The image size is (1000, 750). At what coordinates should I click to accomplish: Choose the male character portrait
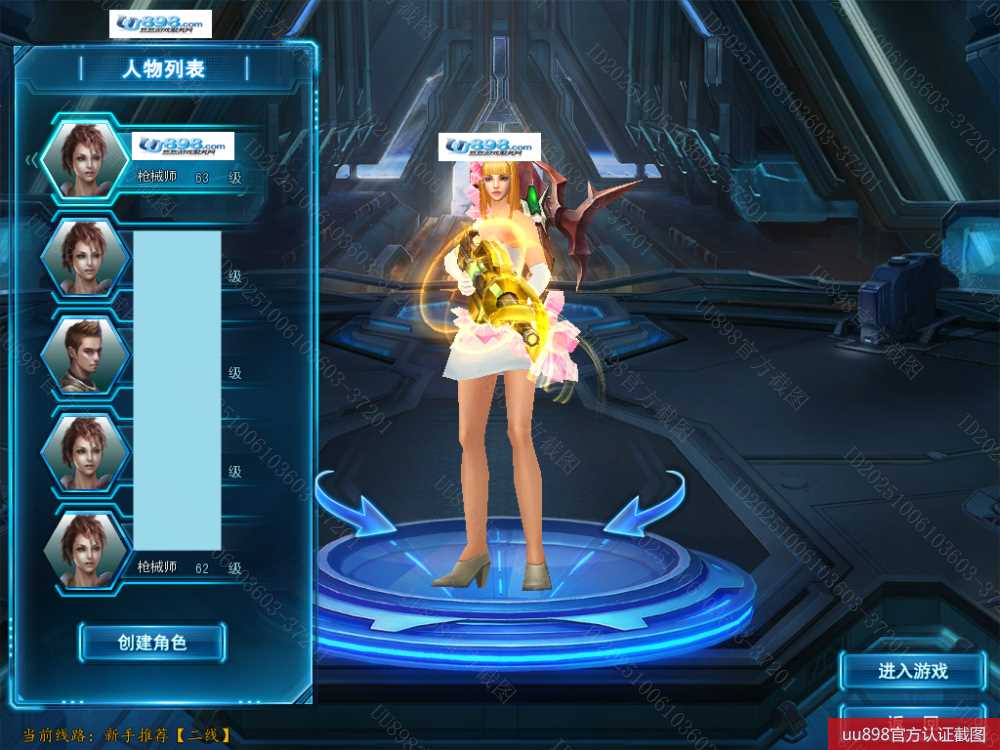click(85, 355)
